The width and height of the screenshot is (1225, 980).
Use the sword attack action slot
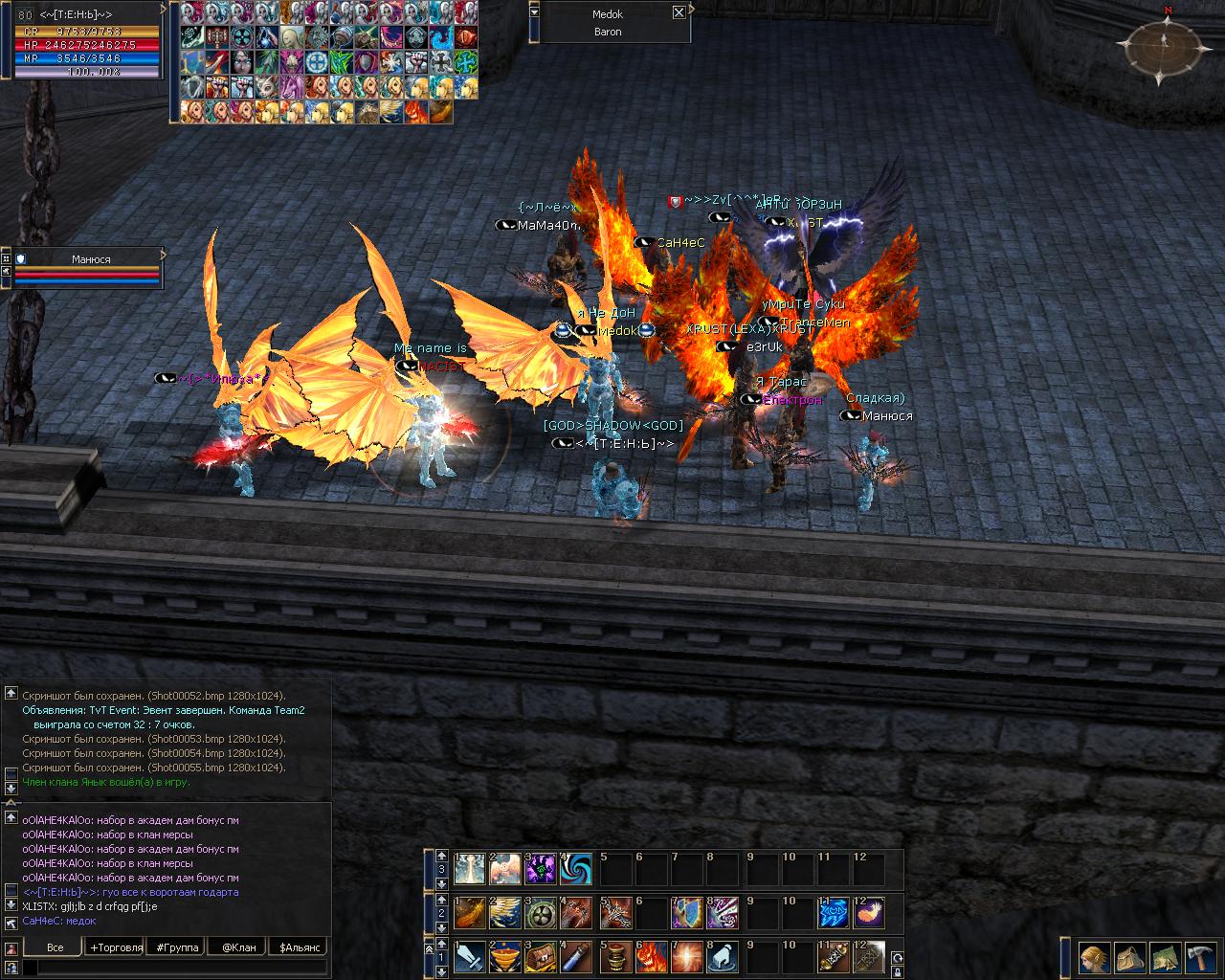469,957
